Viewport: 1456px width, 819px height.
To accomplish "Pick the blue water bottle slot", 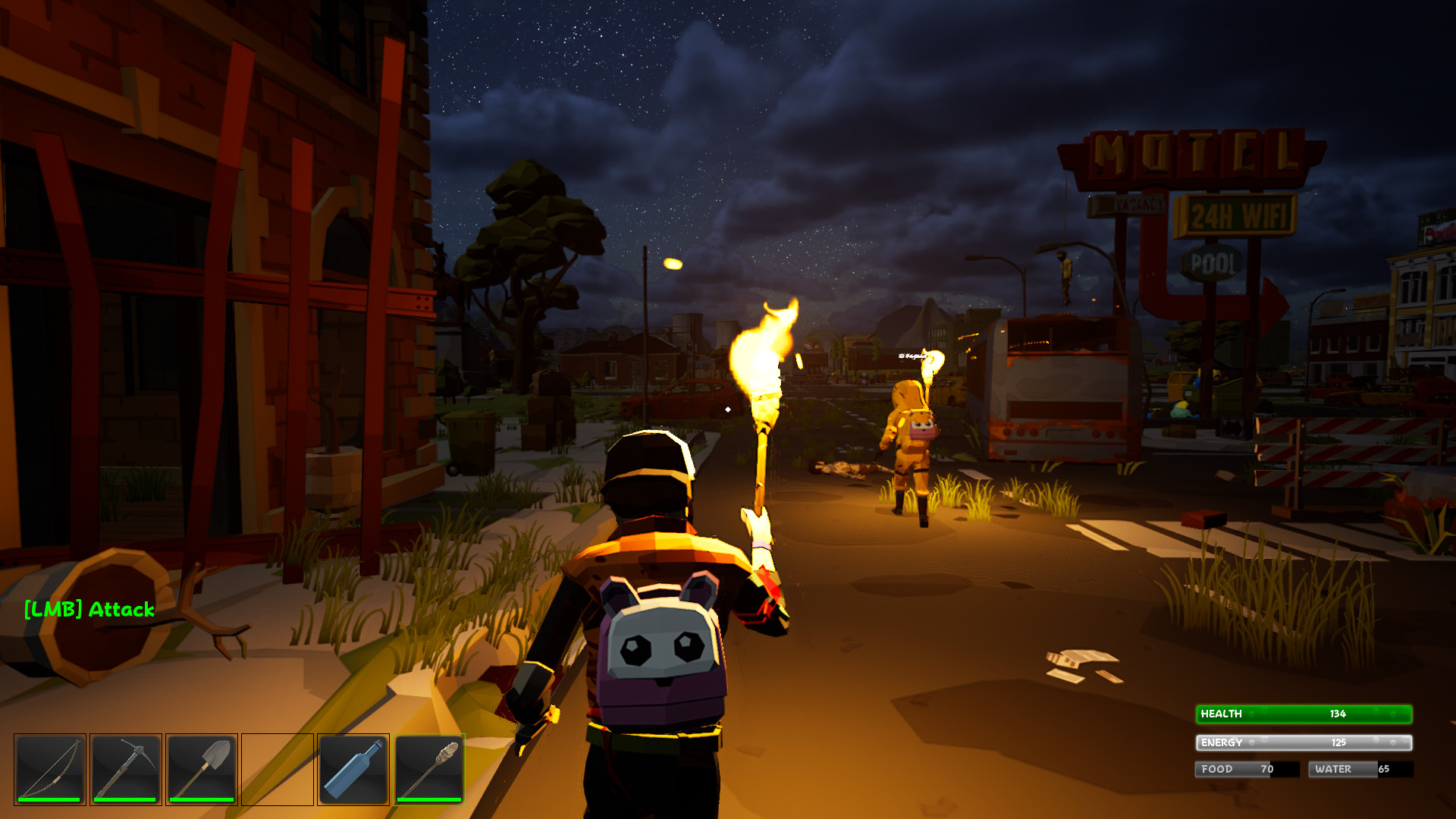I will 353,769.
